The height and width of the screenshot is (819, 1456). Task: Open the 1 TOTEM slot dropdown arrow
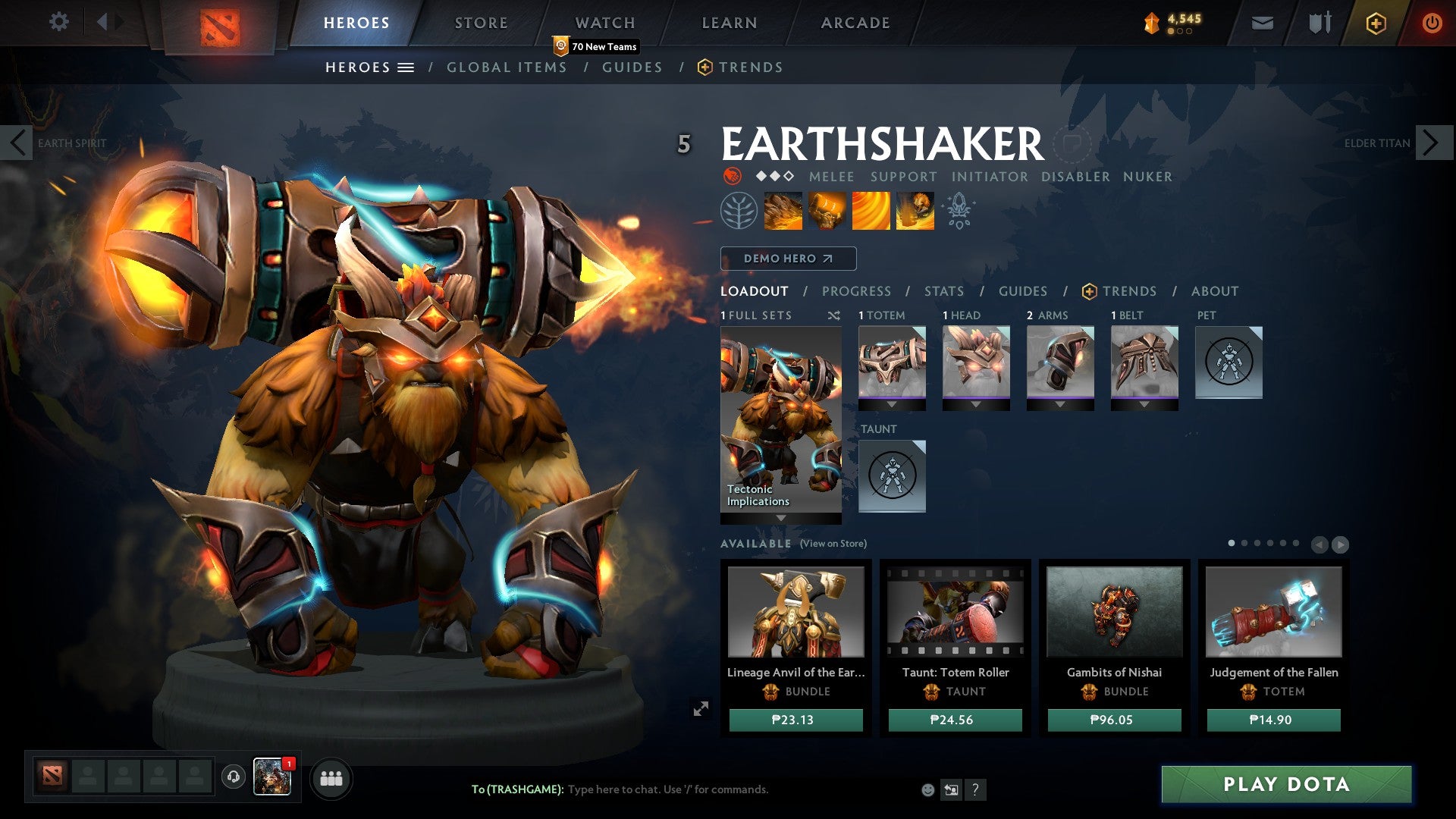[891, 405]
